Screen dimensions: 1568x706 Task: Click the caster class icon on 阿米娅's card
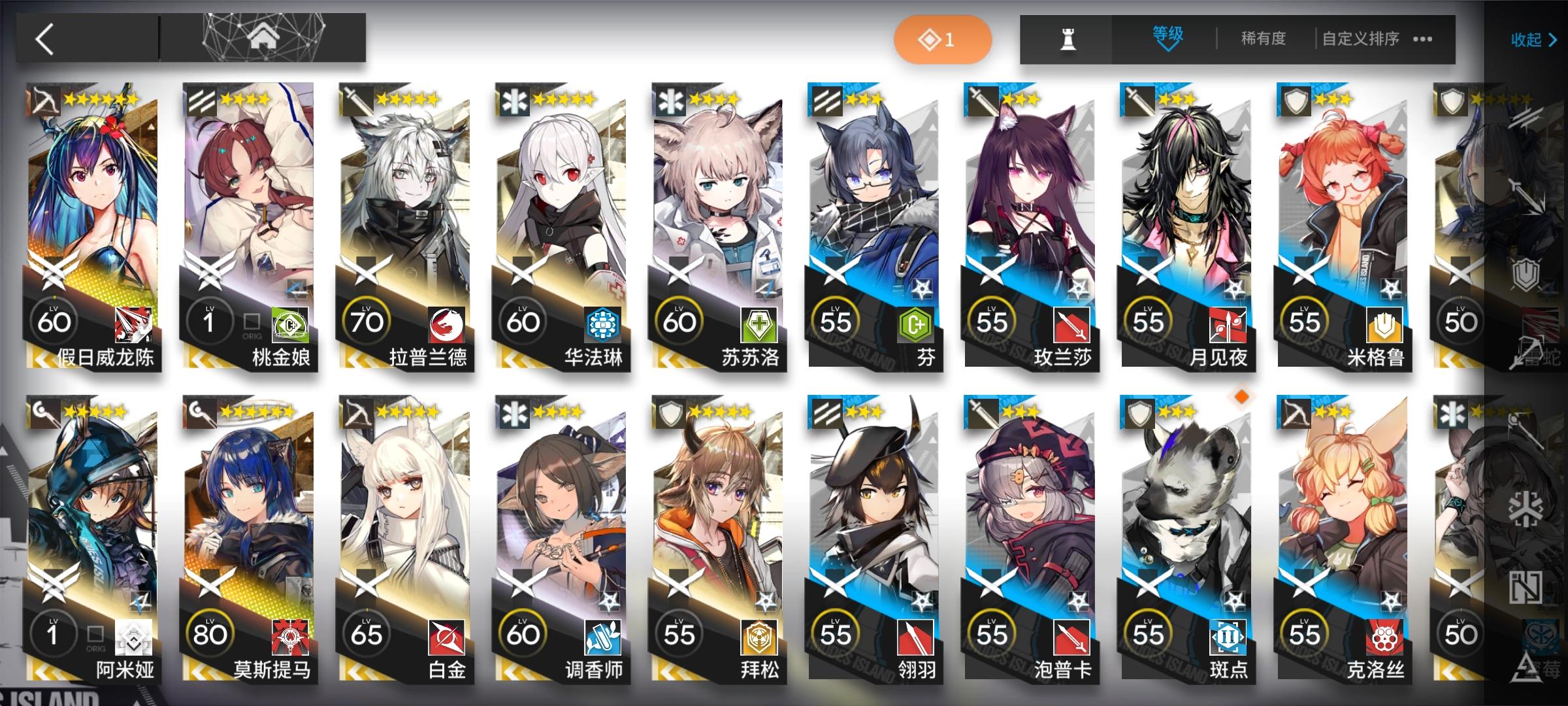(43, 413)
